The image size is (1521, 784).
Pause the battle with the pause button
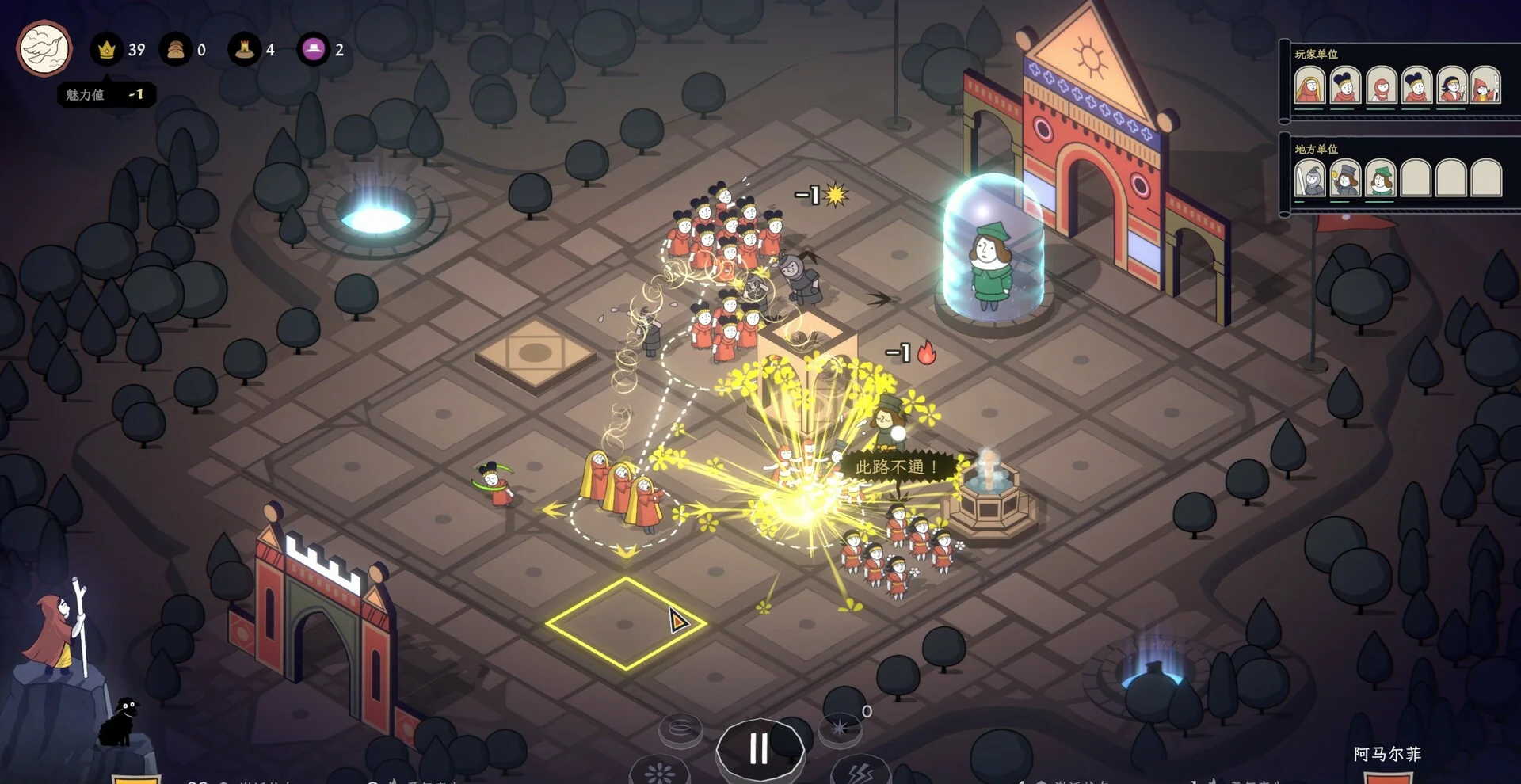pyautogui.click(x=759, y=748)
